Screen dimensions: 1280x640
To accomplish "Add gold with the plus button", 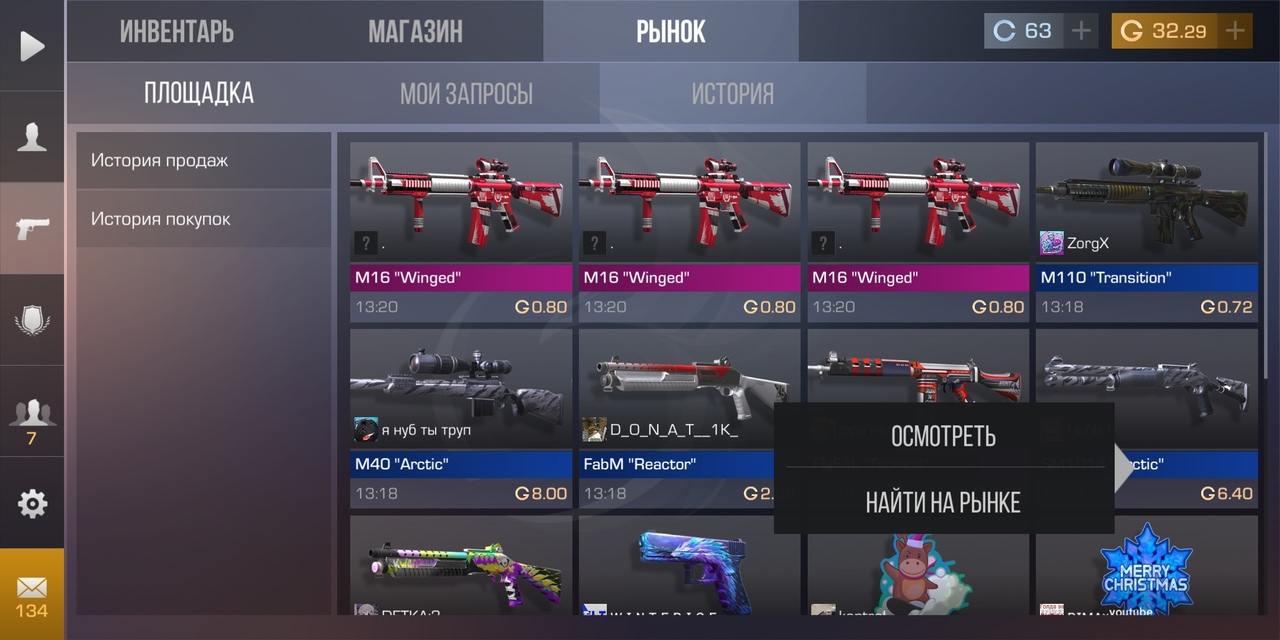I will (x=1236, y=31).
